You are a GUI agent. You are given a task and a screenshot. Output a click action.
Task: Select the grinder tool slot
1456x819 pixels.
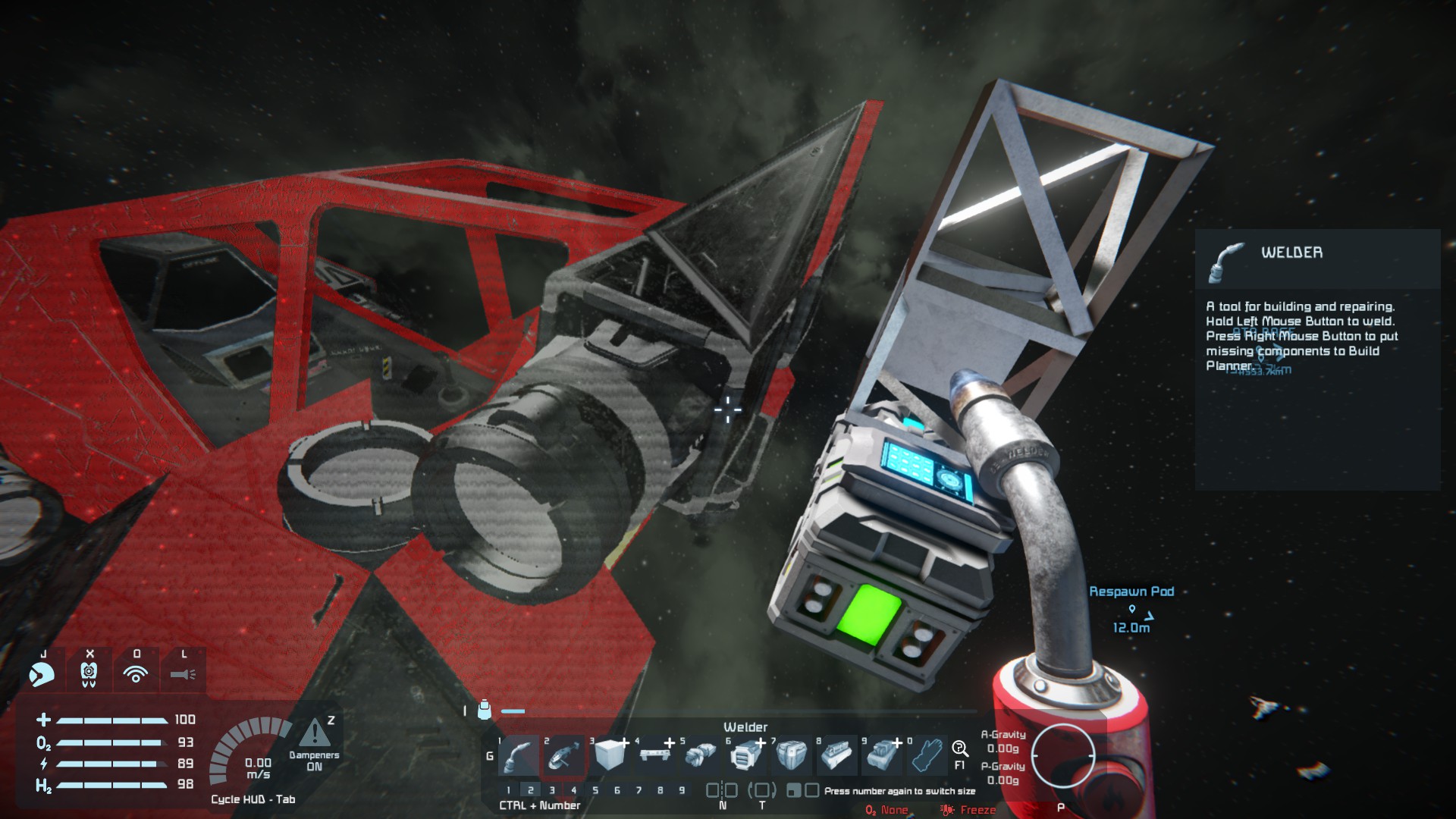click(x=565, y=755)
